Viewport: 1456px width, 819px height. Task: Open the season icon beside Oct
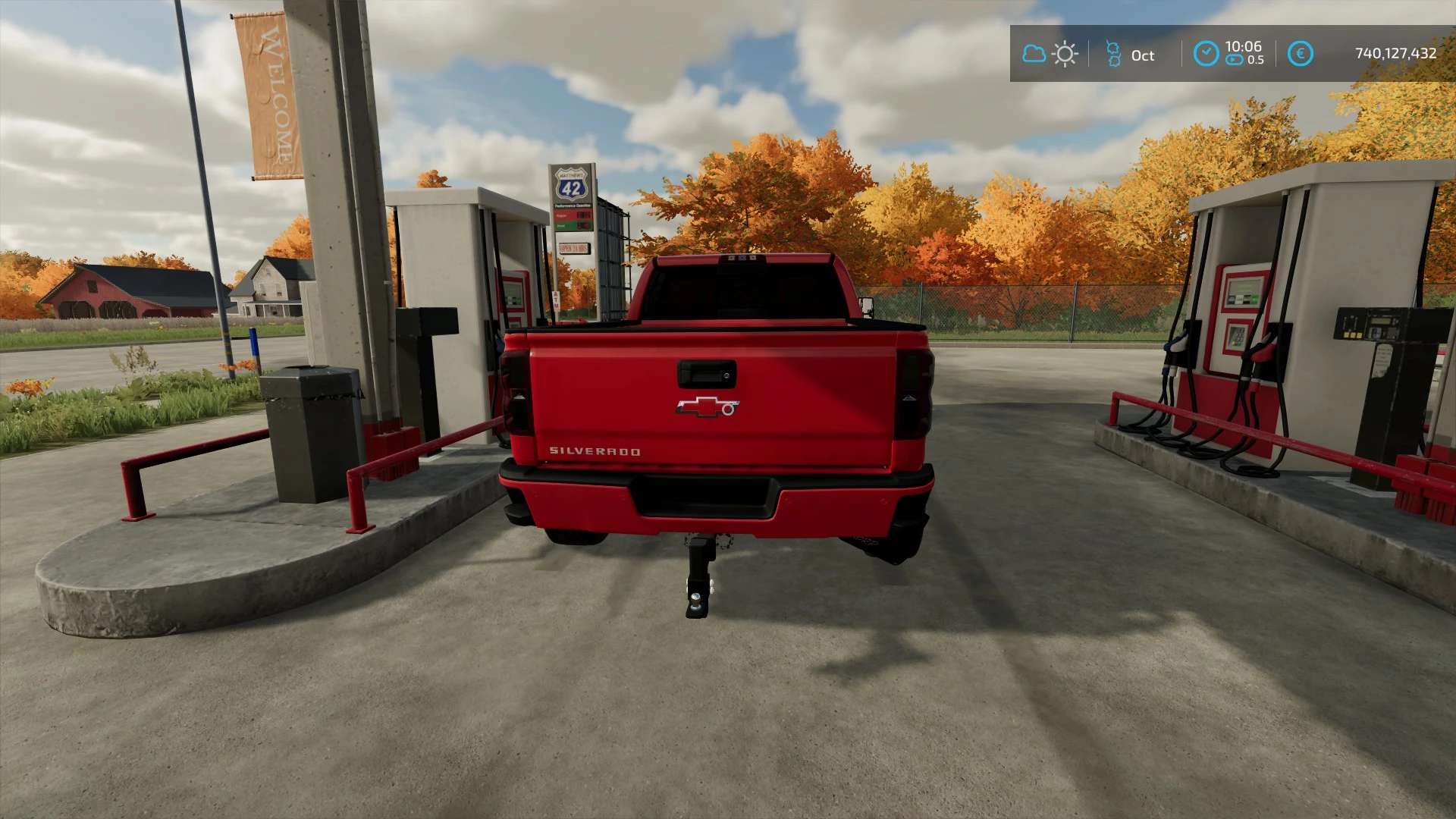click(x=1113, y=54)
